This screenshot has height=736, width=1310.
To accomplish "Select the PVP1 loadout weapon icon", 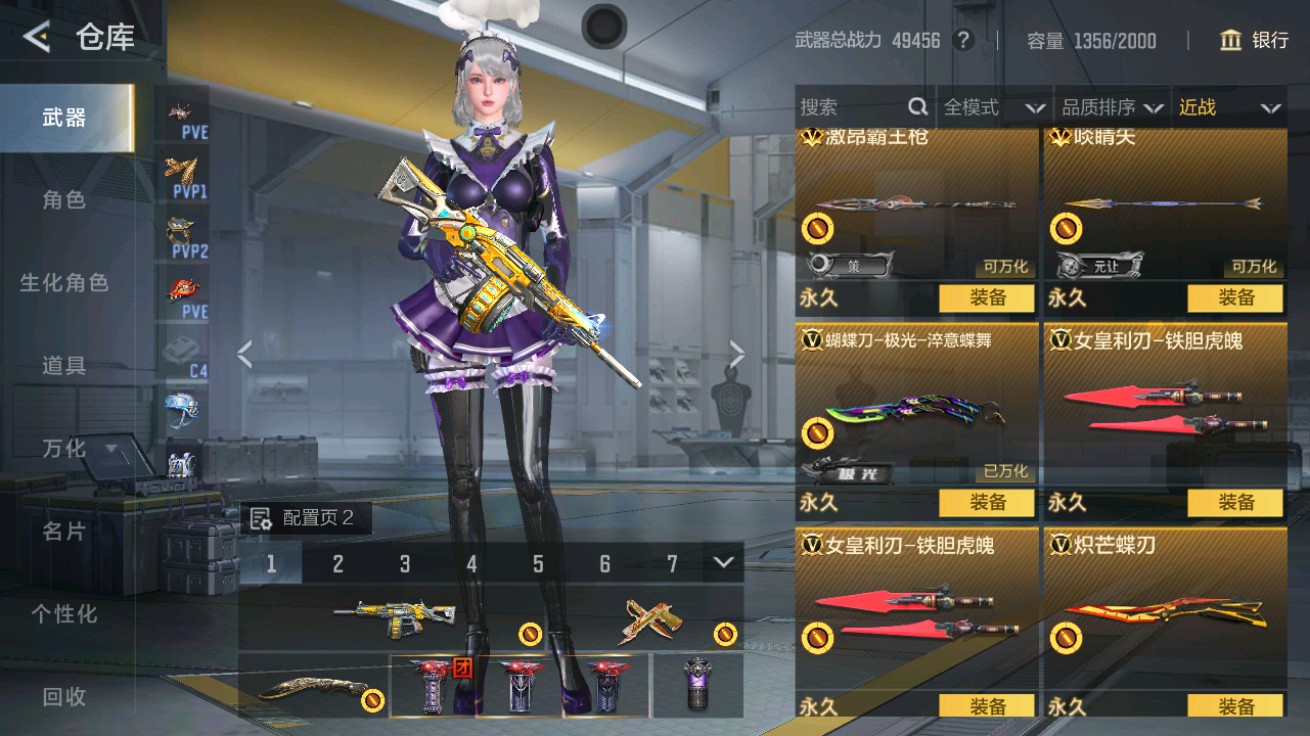I will click(180, 170).
